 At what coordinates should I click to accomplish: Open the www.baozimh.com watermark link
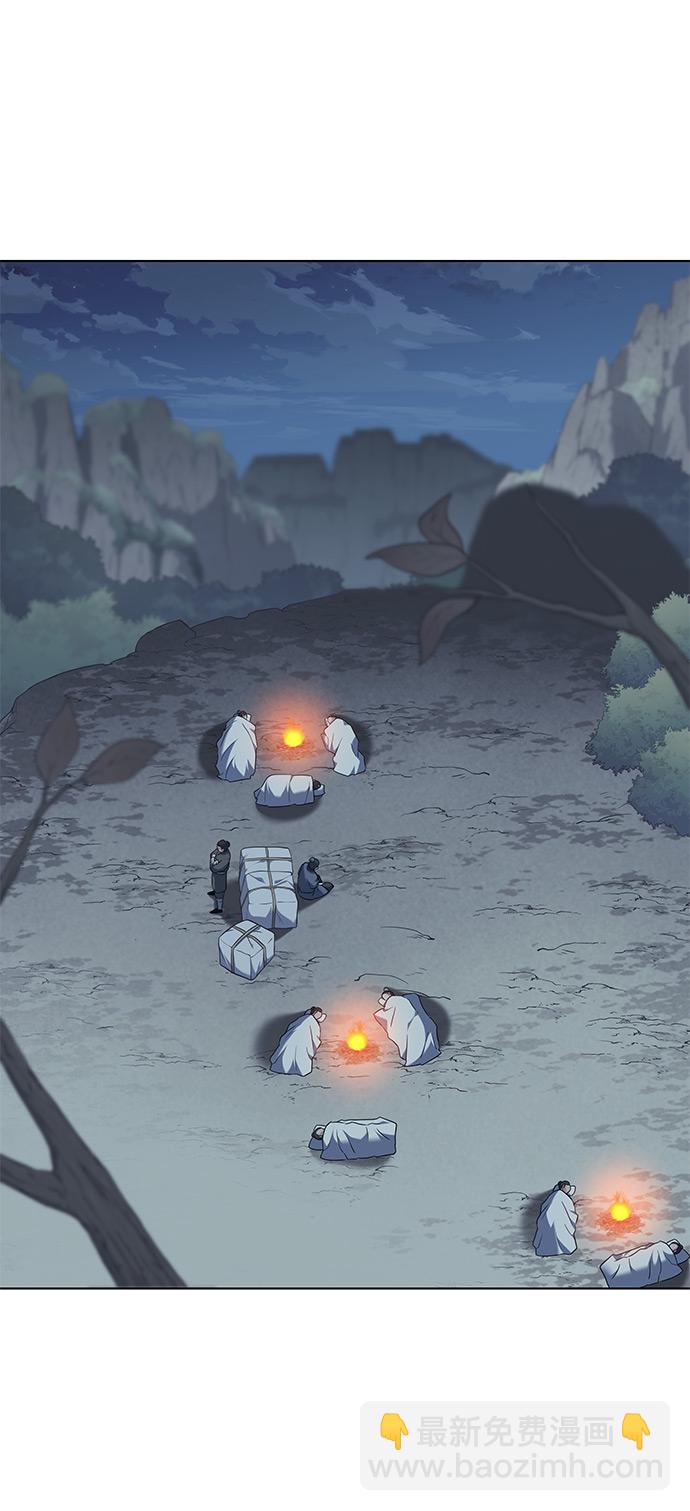click(x=515, y=1467)
